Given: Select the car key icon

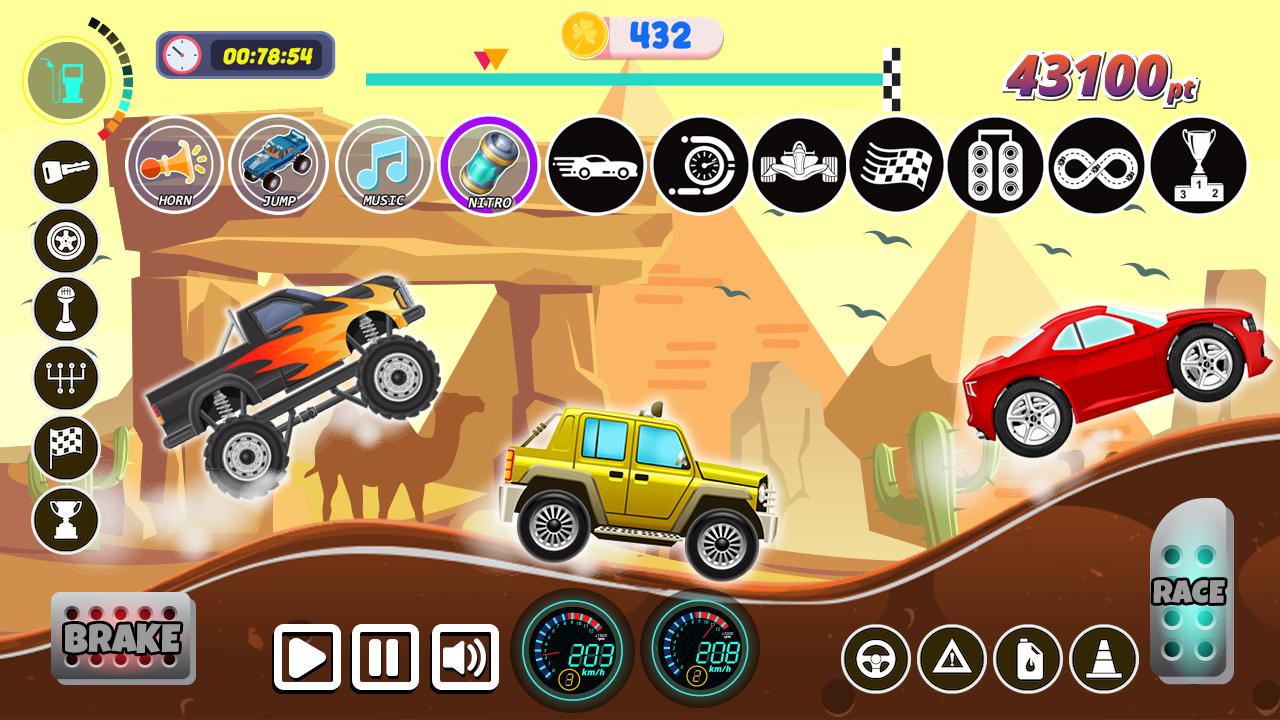Looking at the screenshot, I should tap(66, 172).
